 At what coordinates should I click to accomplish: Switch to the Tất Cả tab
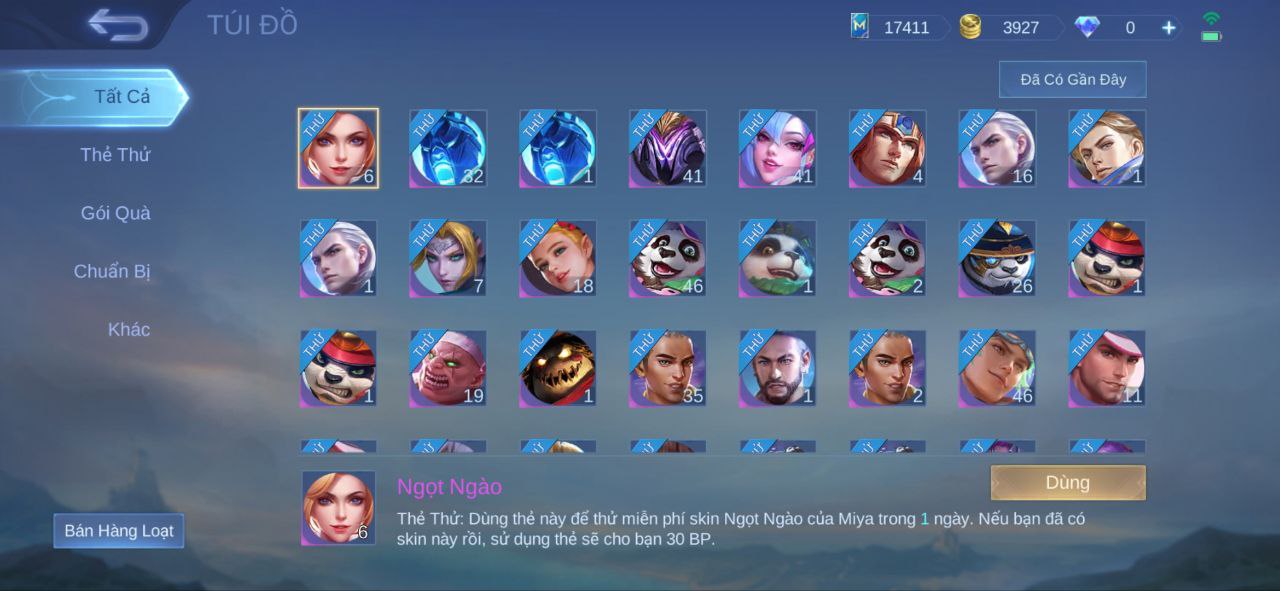[x=121, y=97]
